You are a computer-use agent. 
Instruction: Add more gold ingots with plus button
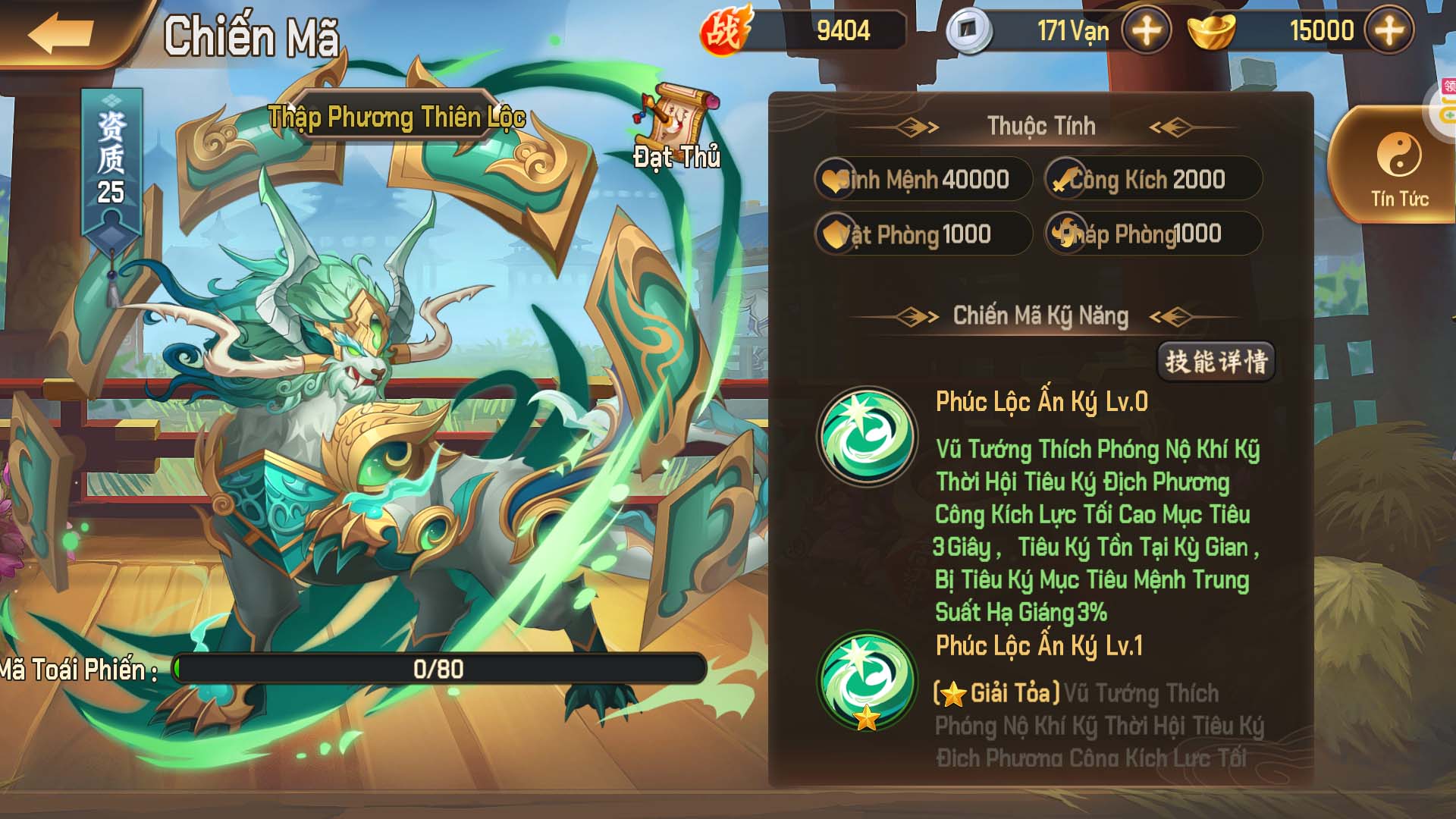point(1389,31)
